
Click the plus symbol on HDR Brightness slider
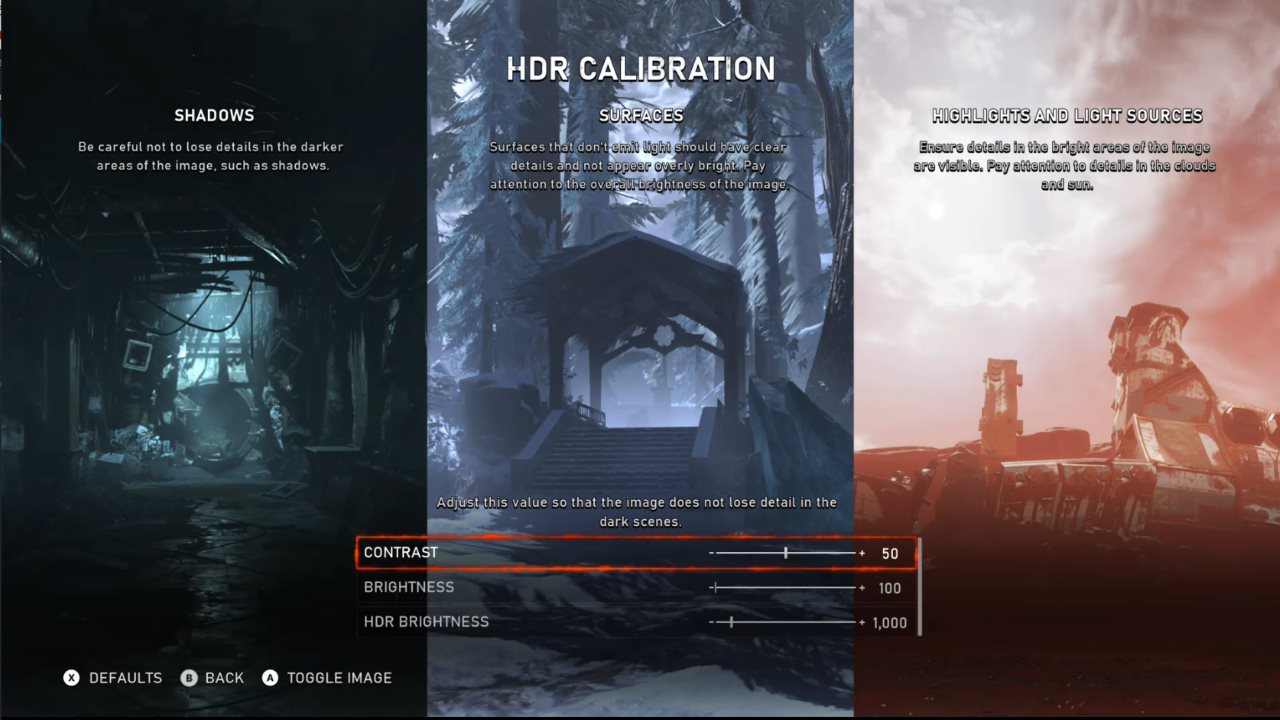862,621
